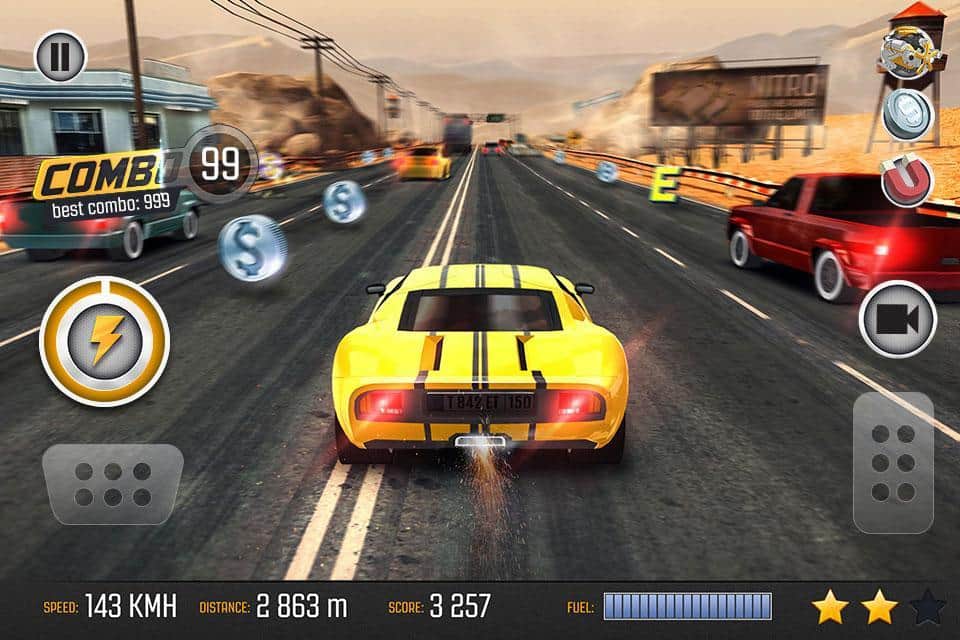The width and height of the screenshot is (960, 640).
Task: Select the red magnet power-up icon
Action: 907,180
